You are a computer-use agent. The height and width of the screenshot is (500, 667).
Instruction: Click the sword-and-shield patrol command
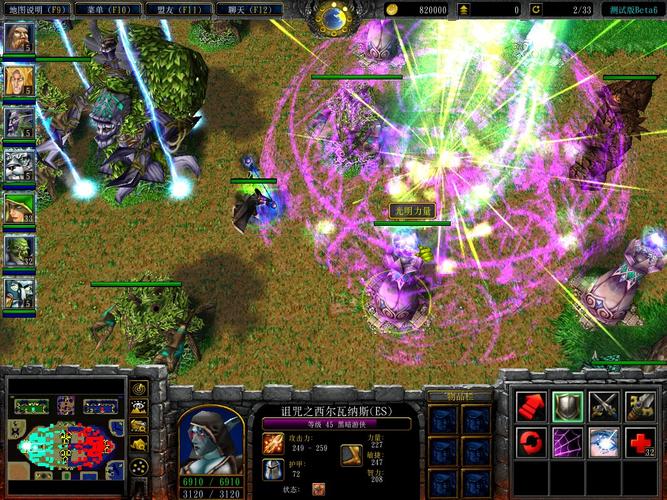(x=640, y=405)
